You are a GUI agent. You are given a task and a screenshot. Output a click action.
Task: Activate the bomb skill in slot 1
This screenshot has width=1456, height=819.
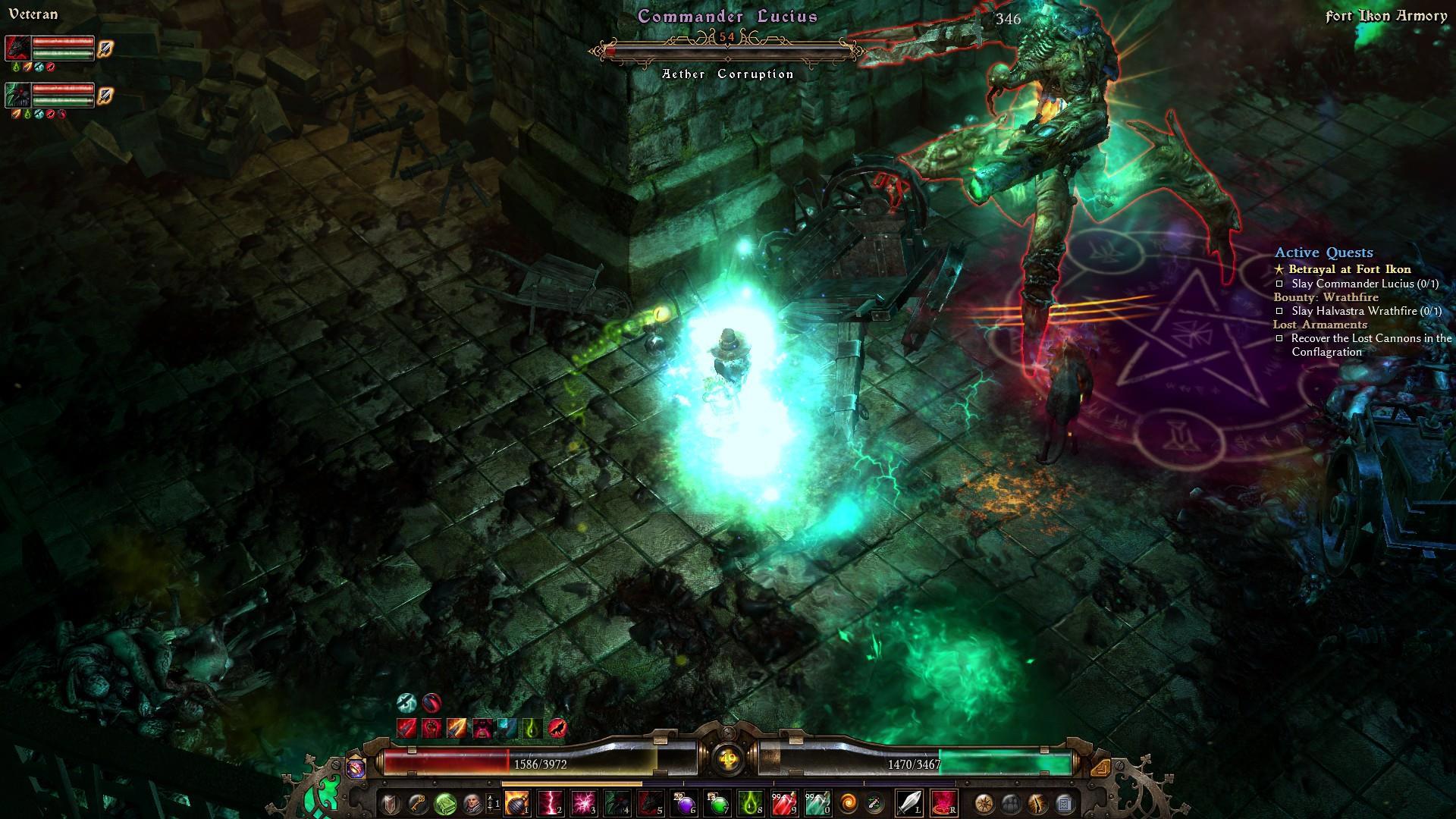click(517, 803)
